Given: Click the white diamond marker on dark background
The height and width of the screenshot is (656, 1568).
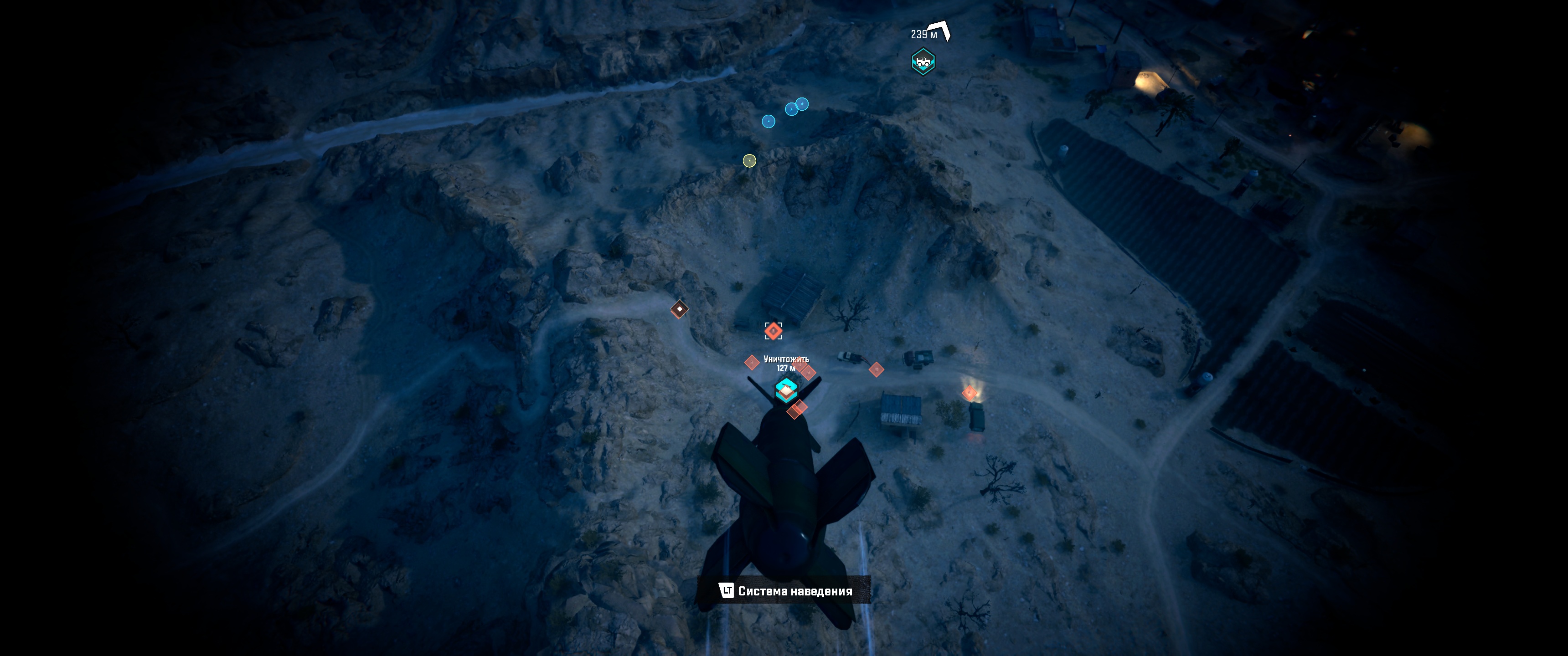Looking at the screenshot, I should pyautogui.click(x=679, y=309).
